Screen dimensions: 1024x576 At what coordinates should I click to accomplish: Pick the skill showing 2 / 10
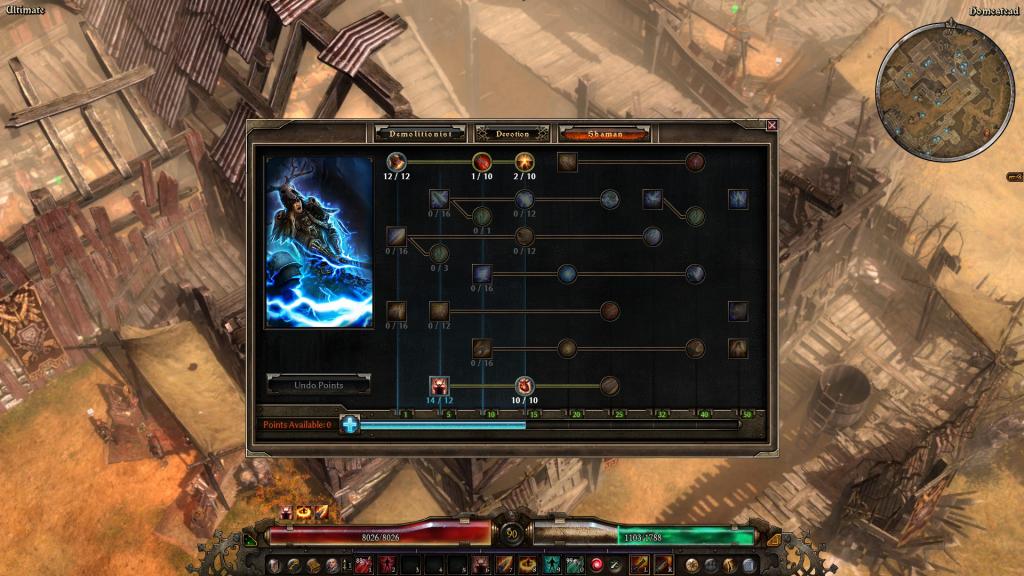pos(525,161)
